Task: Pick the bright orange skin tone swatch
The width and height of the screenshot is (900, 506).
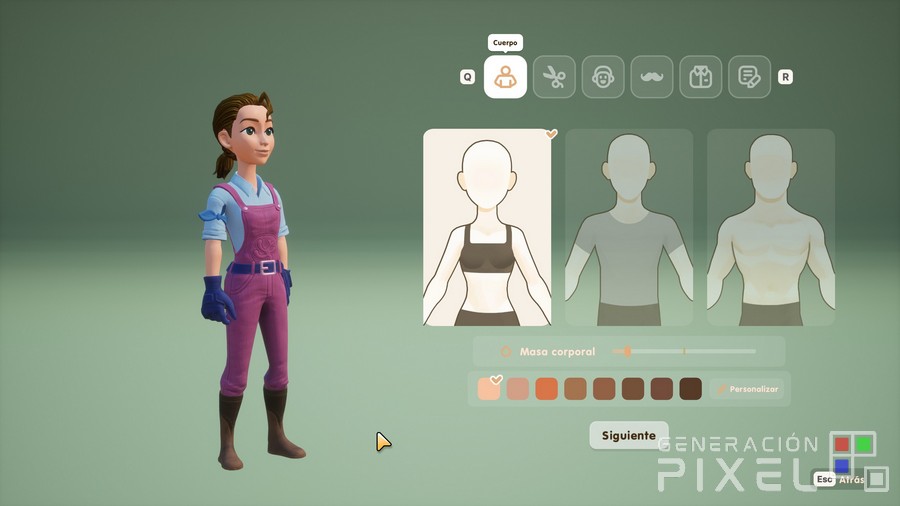Action: click(x=546, y=389)
